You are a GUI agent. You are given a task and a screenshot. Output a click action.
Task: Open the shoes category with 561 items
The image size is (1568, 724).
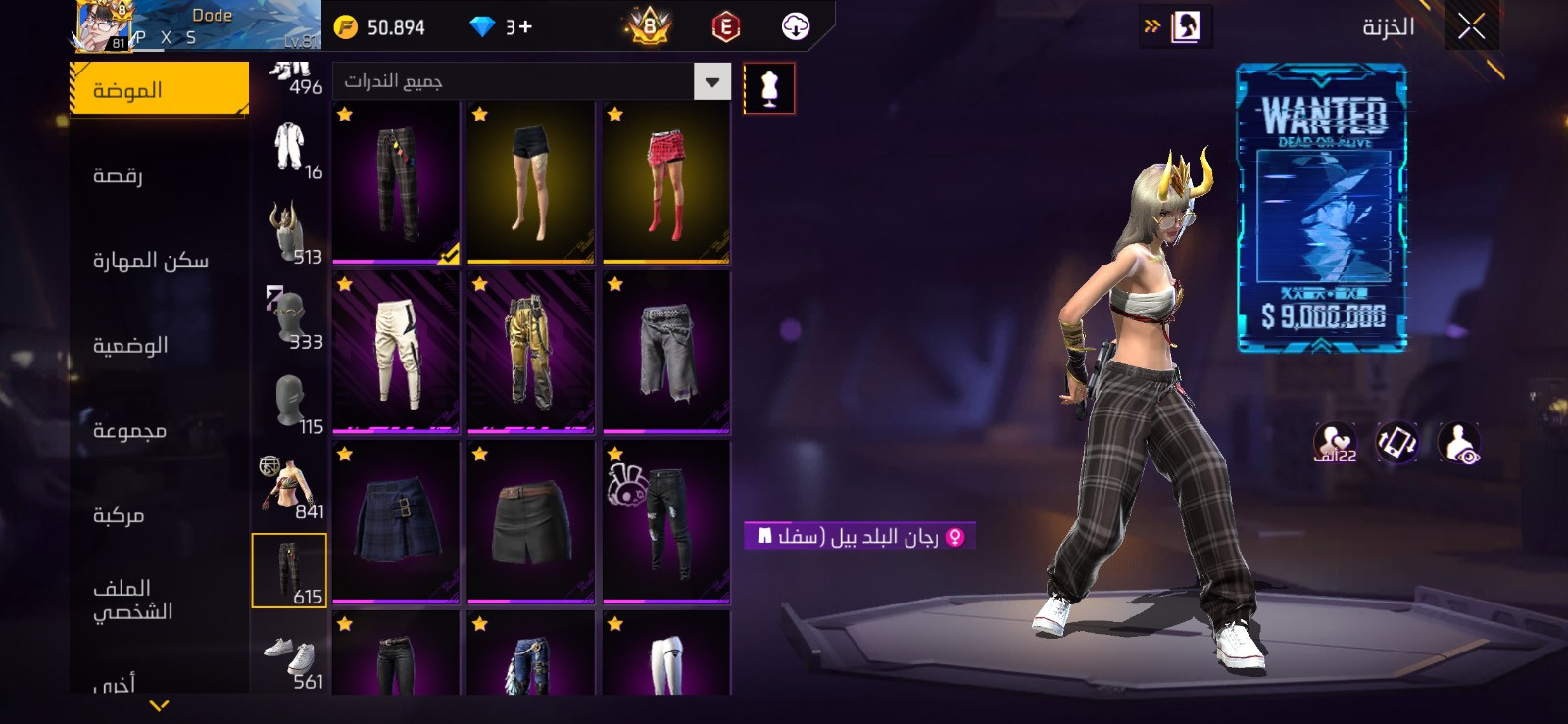[290, 660]
